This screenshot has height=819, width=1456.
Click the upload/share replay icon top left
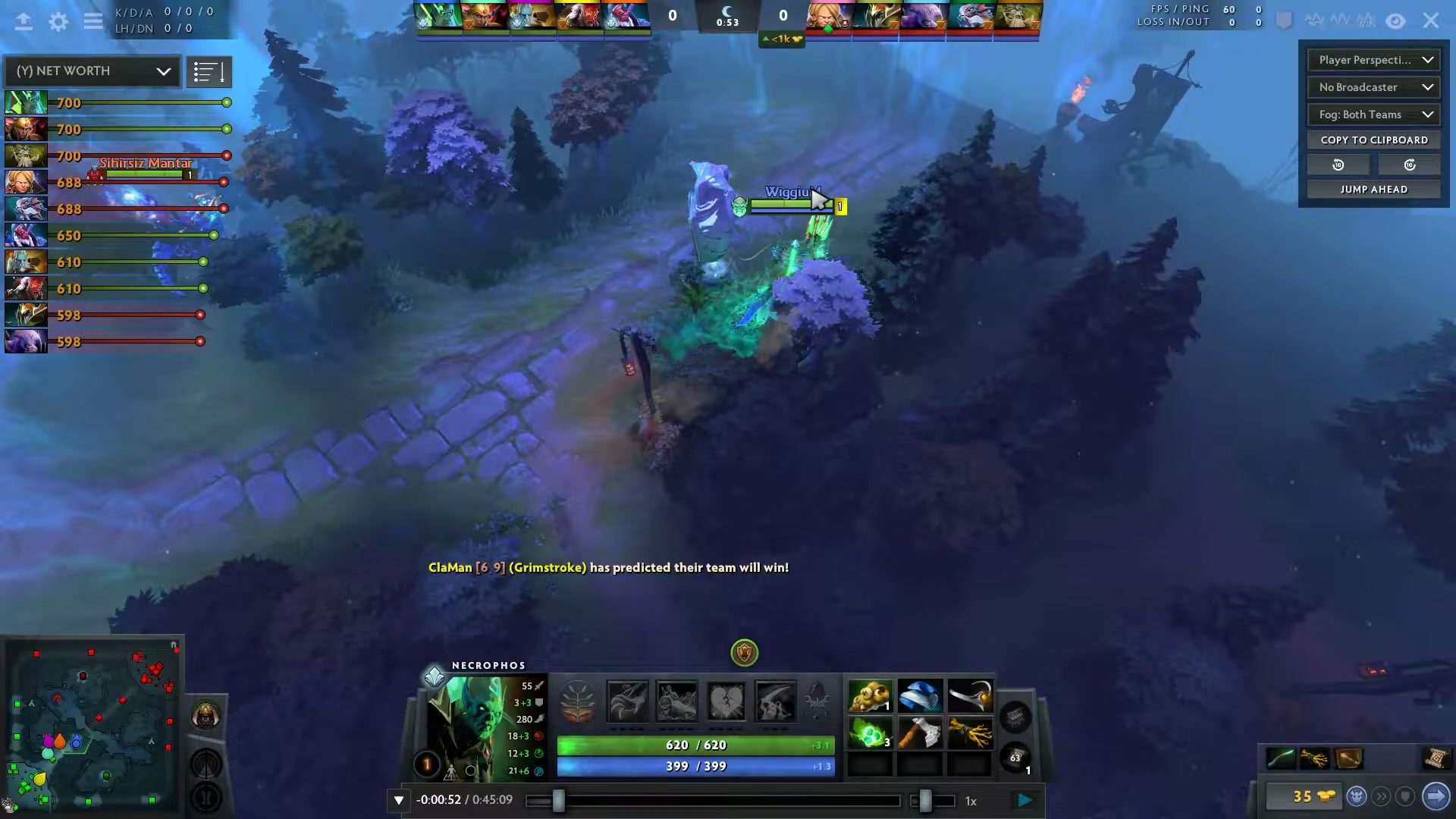tap(24, 21)
